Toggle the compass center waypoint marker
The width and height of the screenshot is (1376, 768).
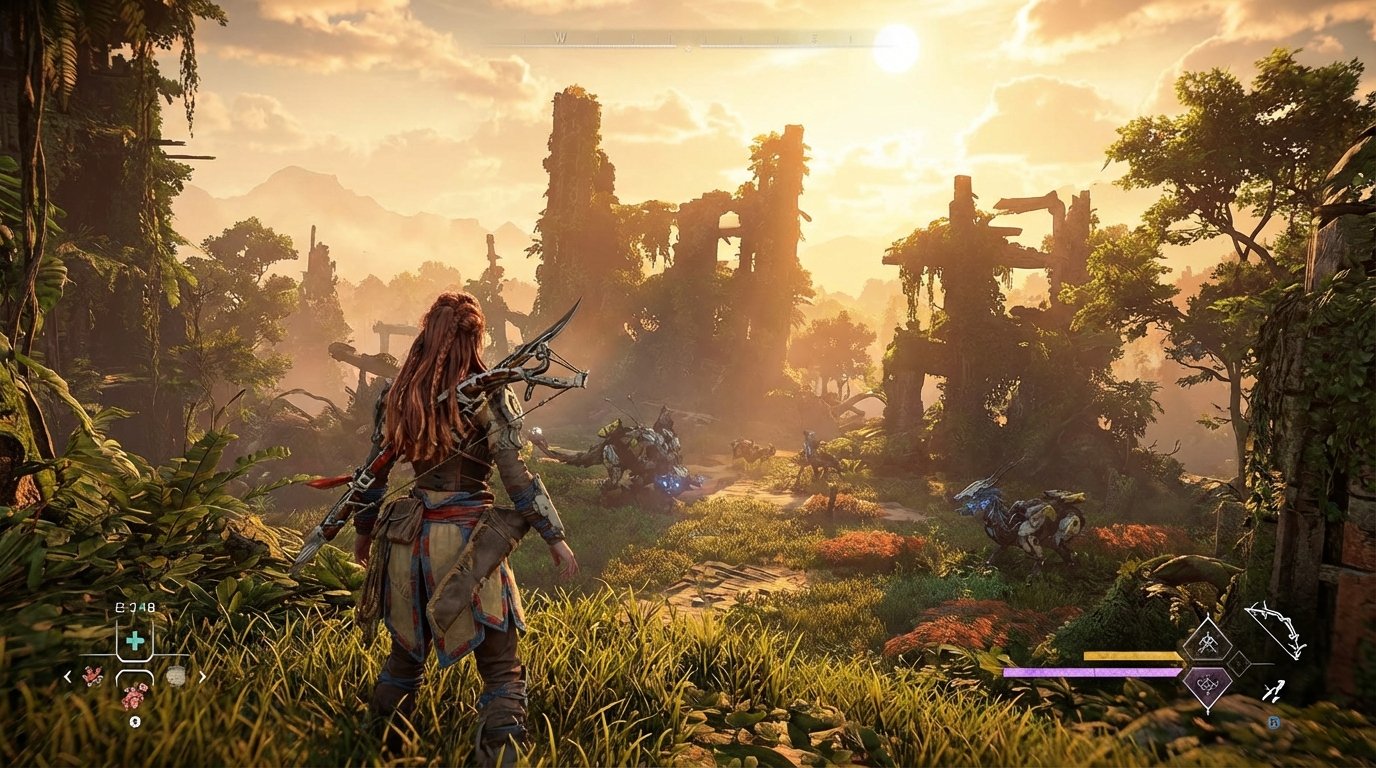coord(689,45)
